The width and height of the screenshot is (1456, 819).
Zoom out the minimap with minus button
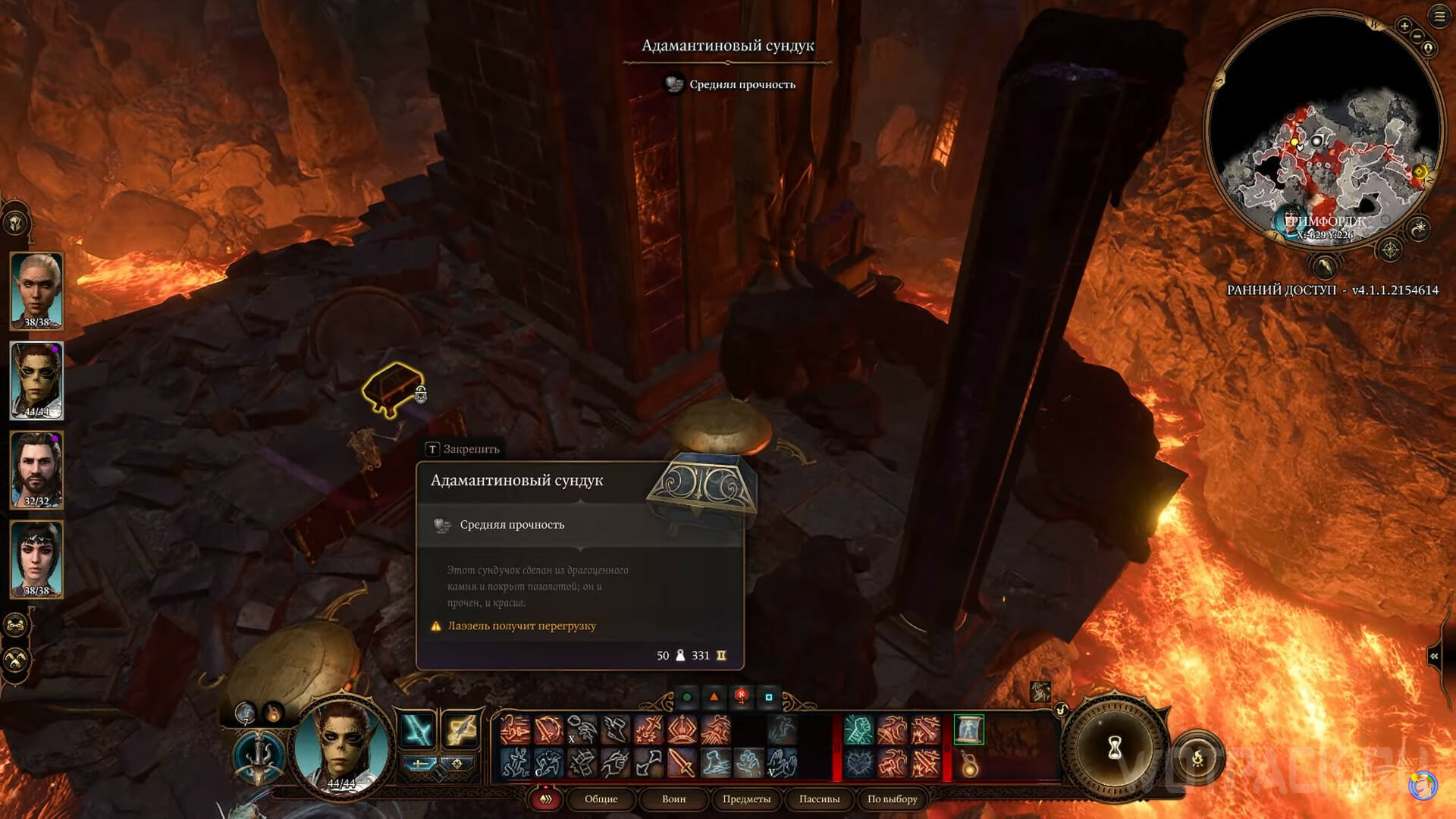(1417, 36)
